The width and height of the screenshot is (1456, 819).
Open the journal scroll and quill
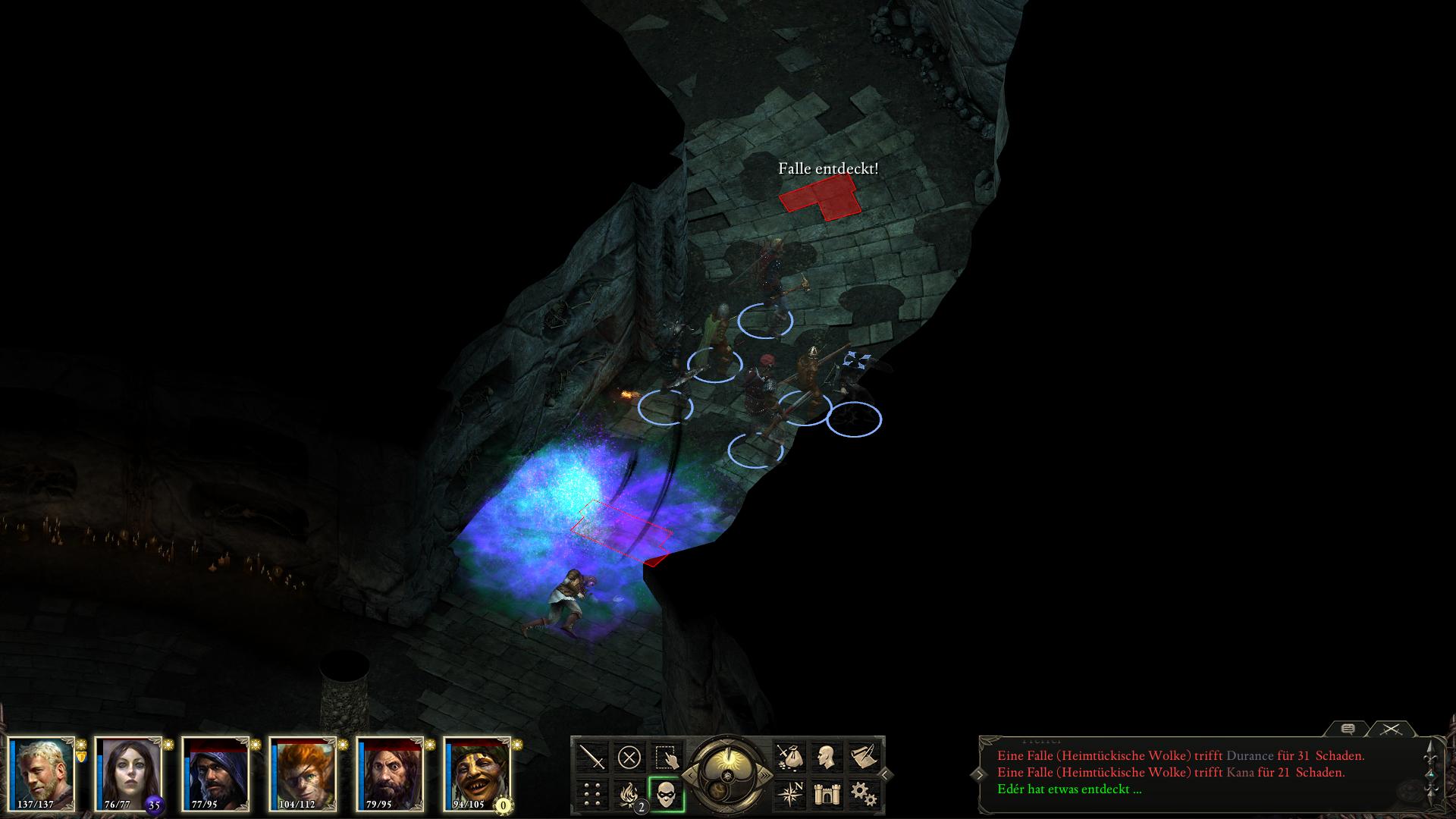tap(864, 757)
